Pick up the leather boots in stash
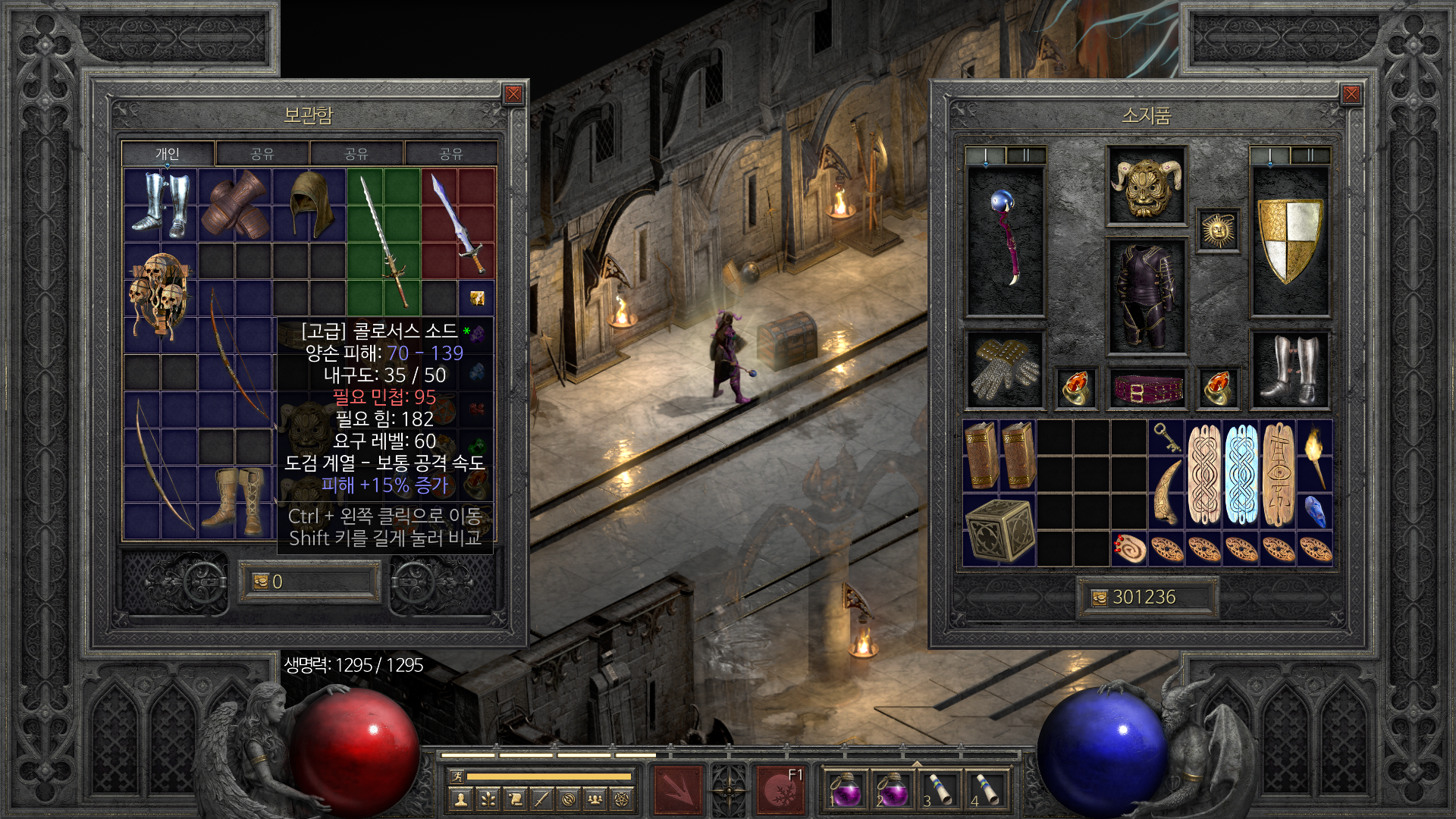1456x819 pixels. 234,500
